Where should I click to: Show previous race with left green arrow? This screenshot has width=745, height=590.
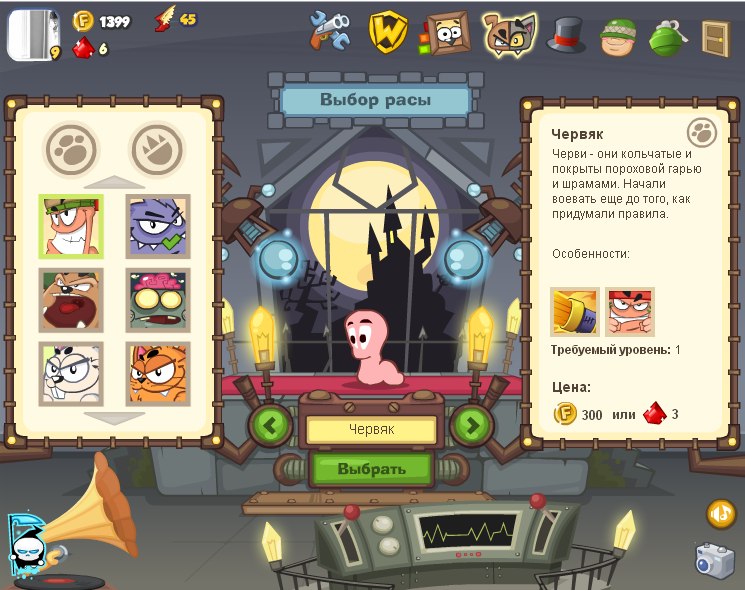pos(270,425)
